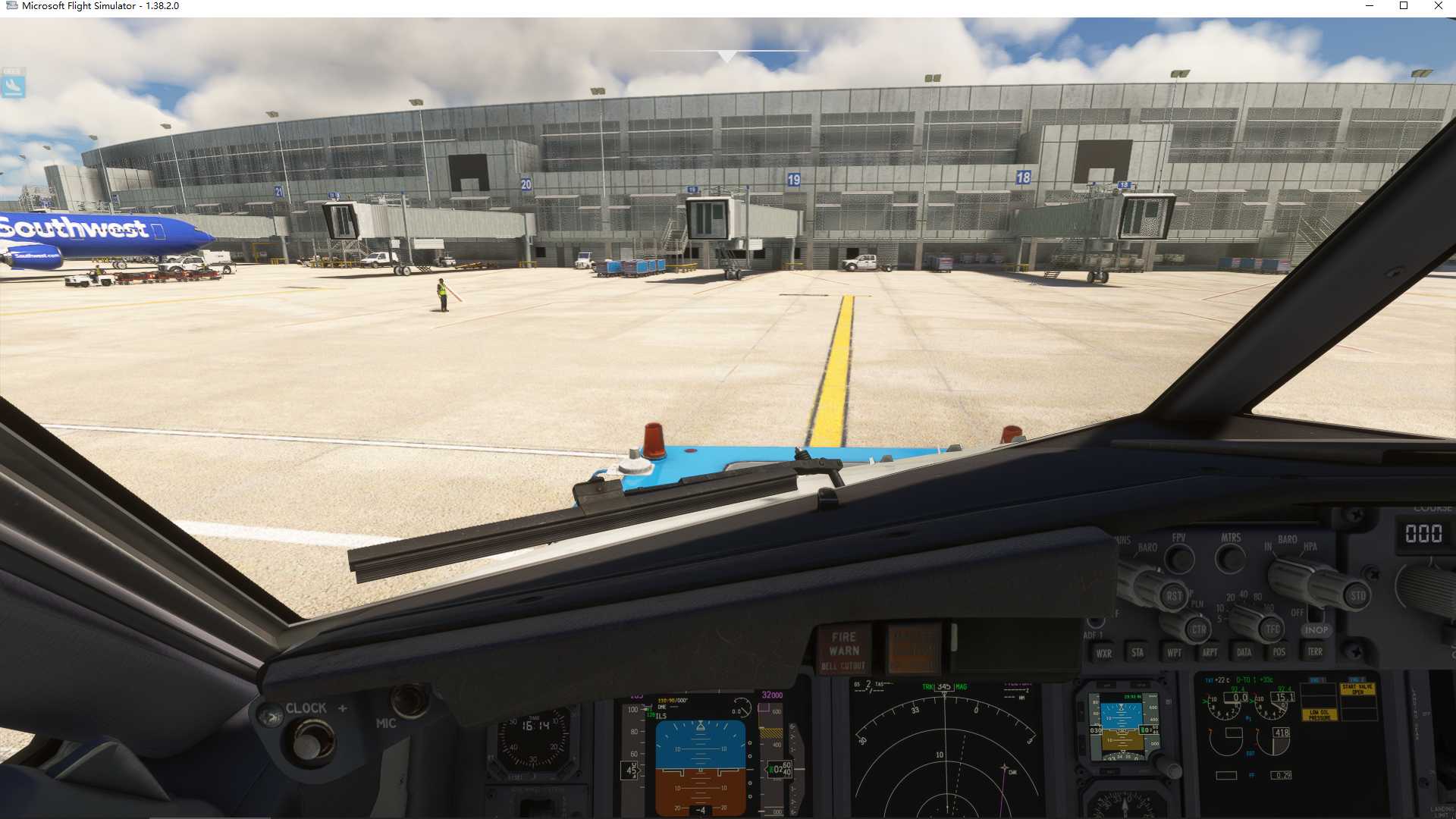Turn on the TERR terrain display
The image size is (1456, 819).
point(1315,651)
